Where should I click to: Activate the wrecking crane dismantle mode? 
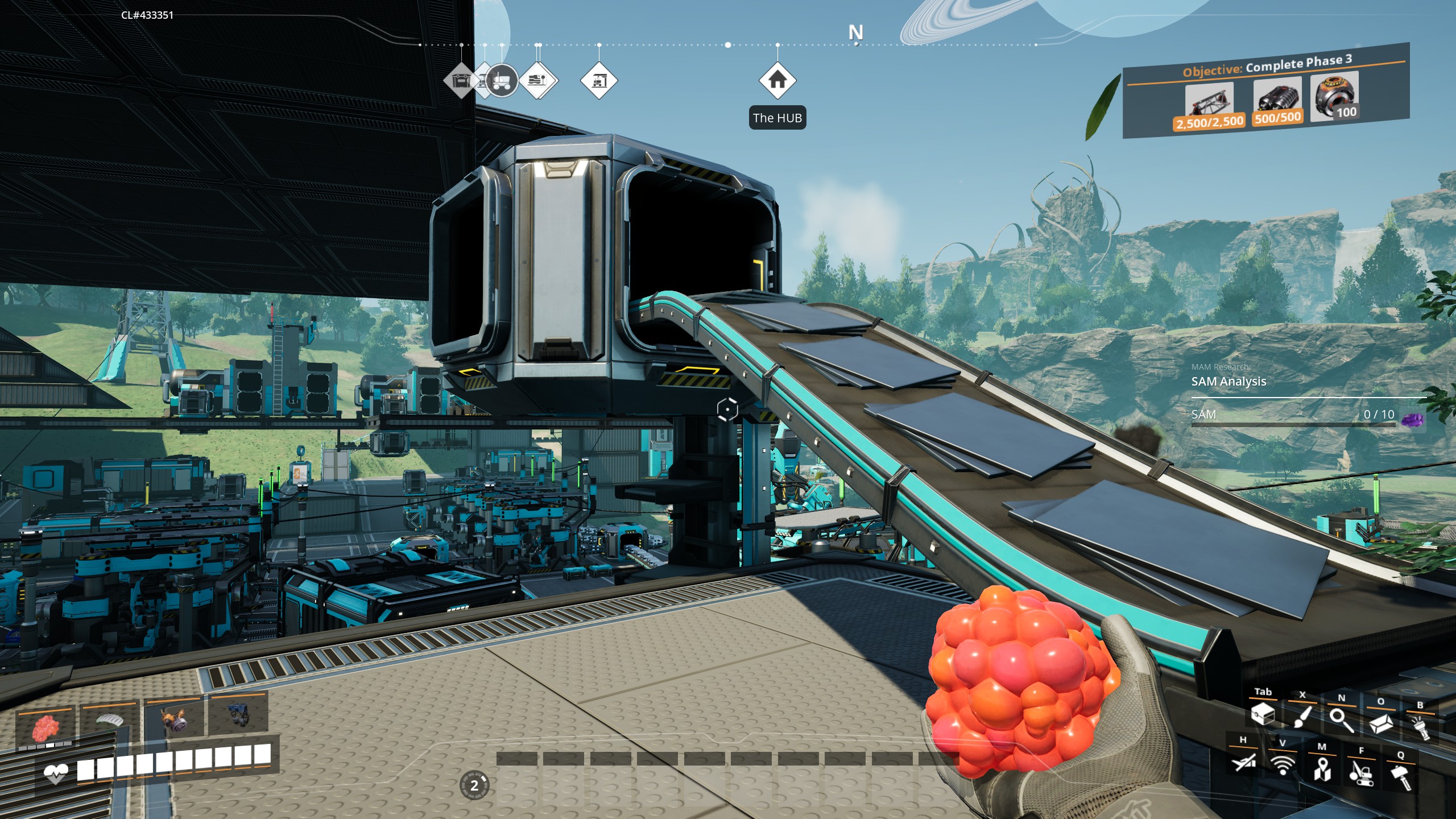click(x=1361, y=772)
